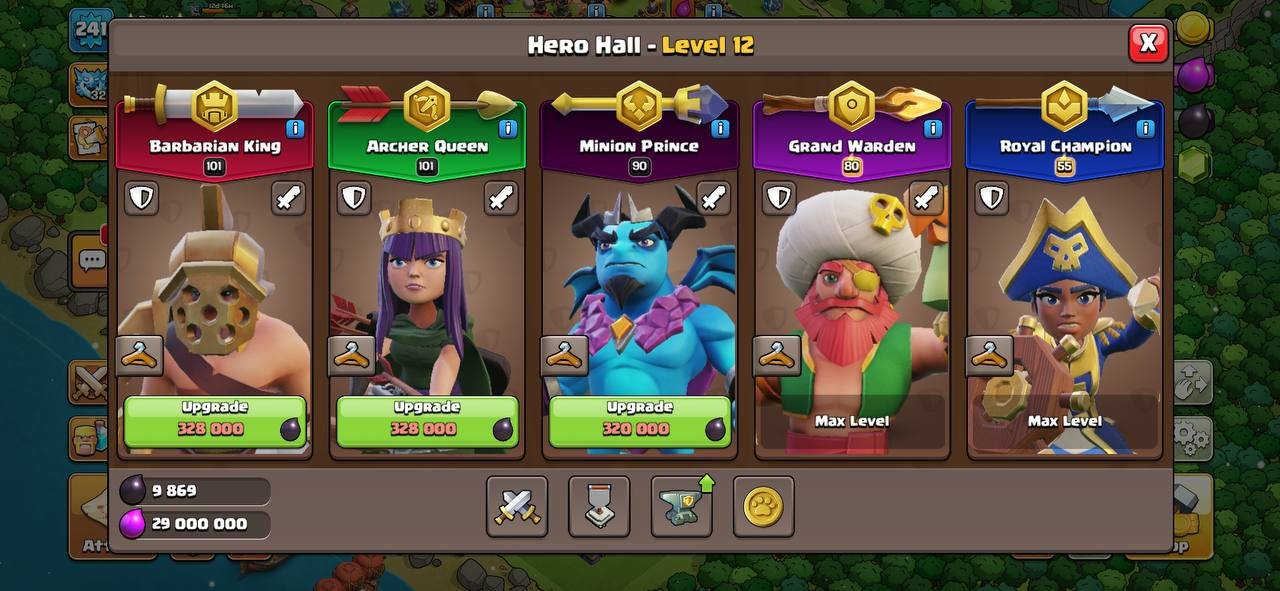Open Grand Warden info
The height and width of the screenshot is (591, 1280).
click(932, 128)
